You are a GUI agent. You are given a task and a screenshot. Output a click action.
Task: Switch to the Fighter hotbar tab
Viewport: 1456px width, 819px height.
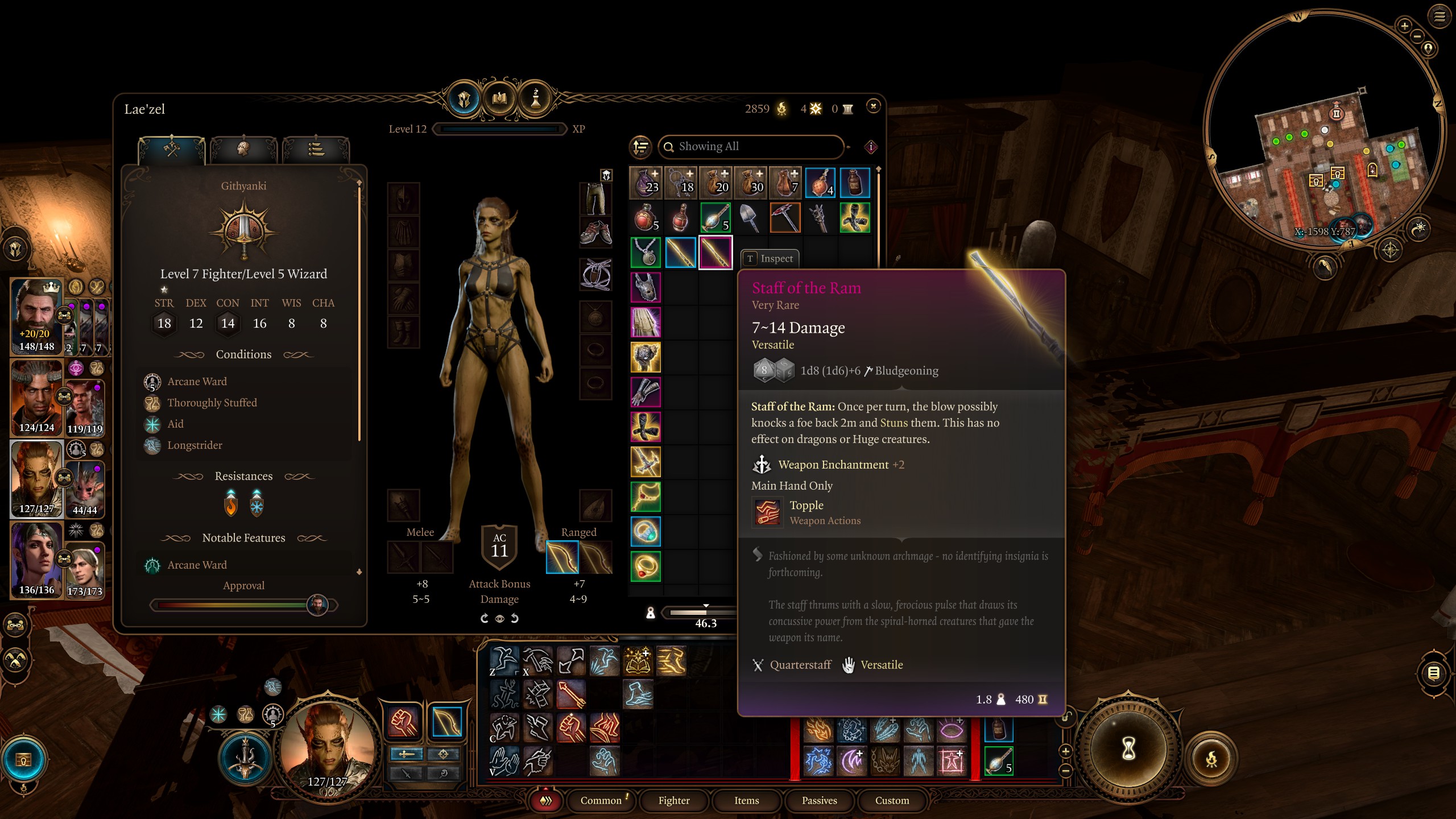pyautogui.click(x=674, y=800)
